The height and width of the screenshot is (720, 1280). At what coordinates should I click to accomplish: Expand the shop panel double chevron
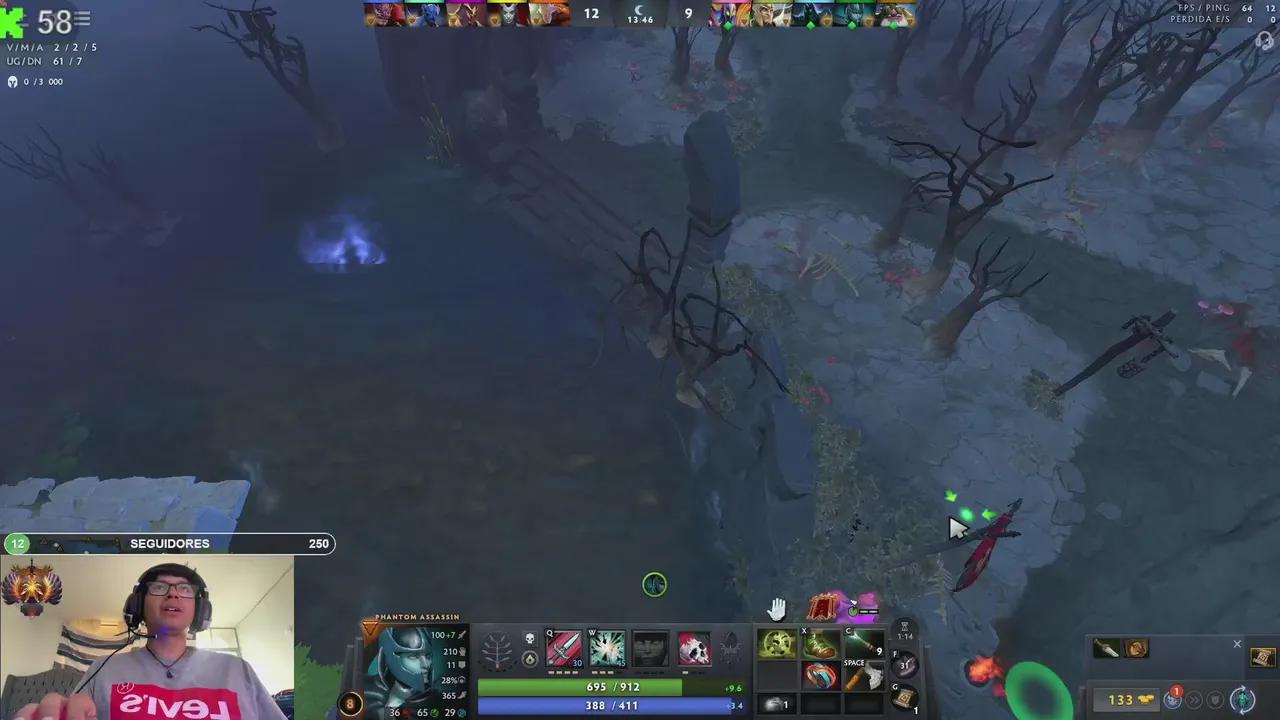[1193, 700]
